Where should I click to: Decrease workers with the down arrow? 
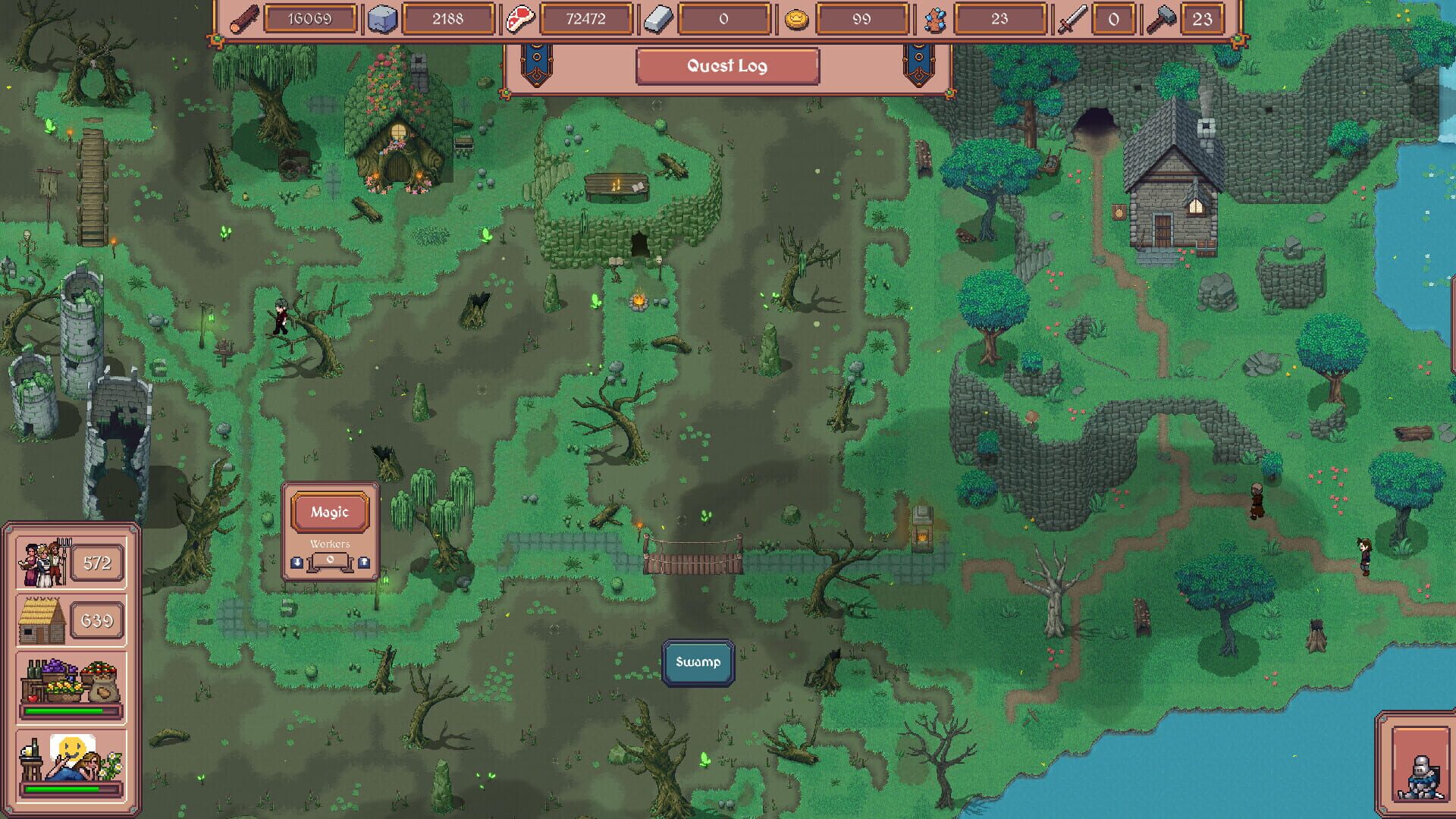(x=297, y=561)
